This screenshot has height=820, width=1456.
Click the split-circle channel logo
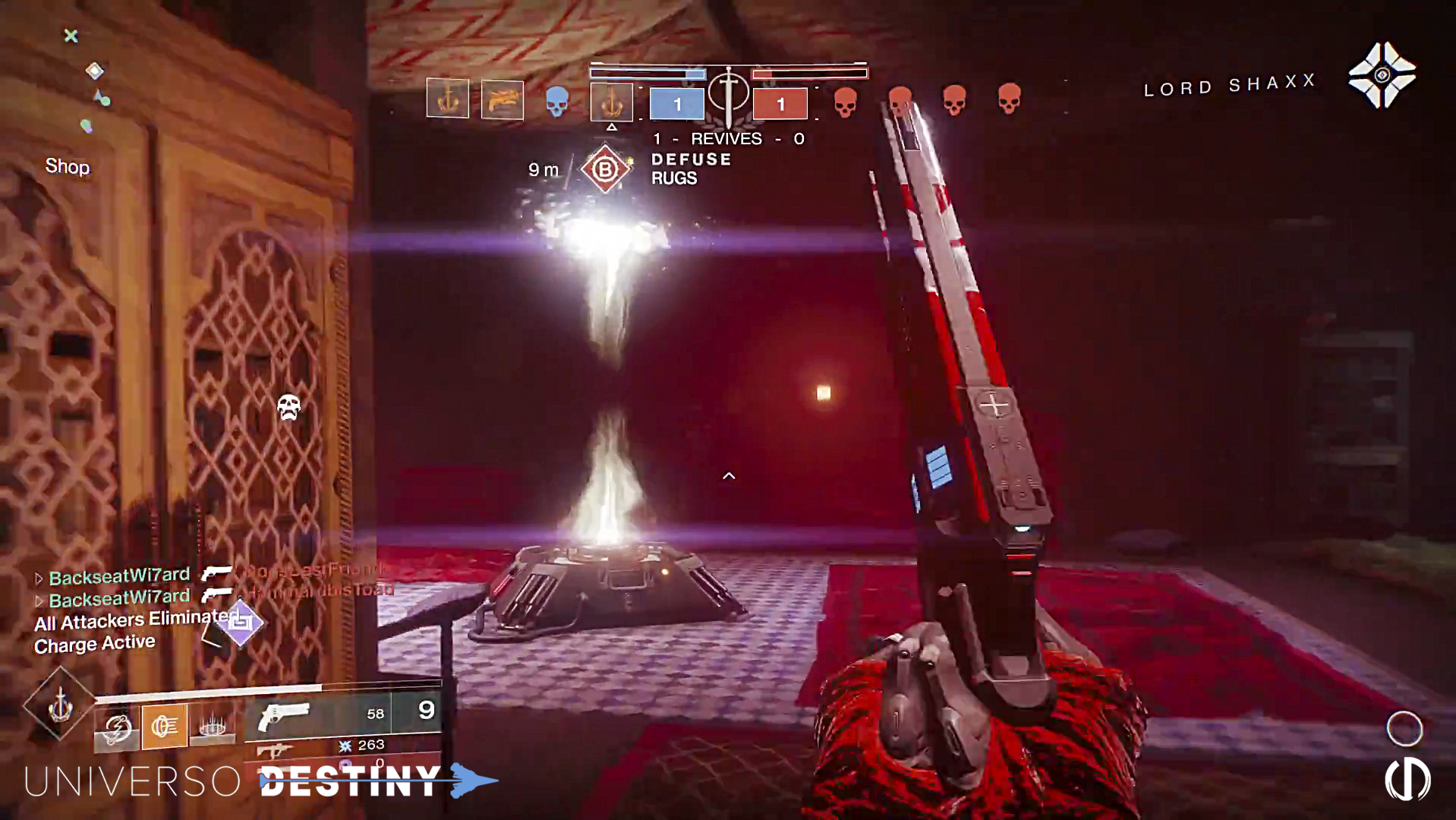point(1407,780)
